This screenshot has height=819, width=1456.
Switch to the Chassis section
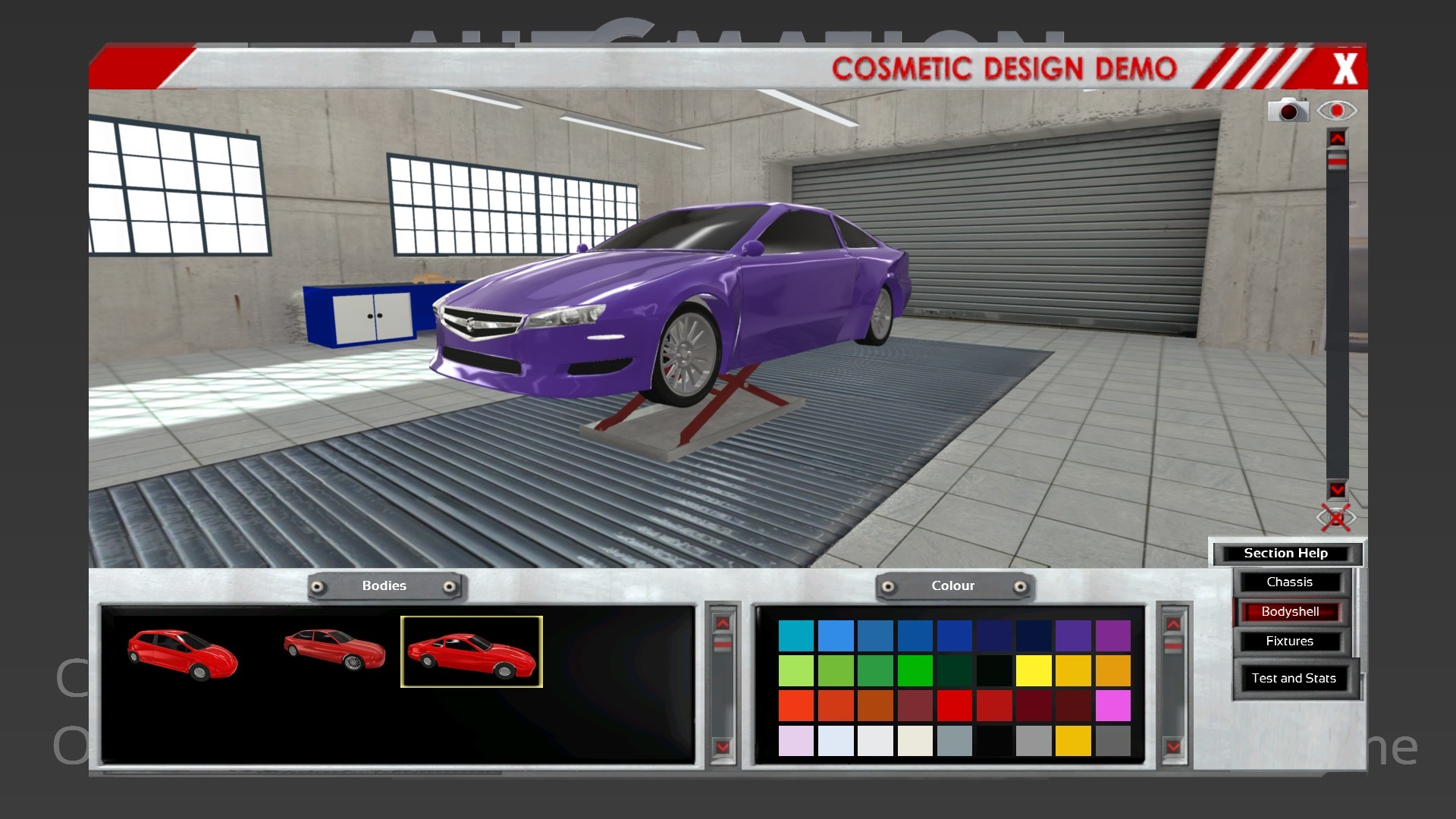coord(1289,582)
